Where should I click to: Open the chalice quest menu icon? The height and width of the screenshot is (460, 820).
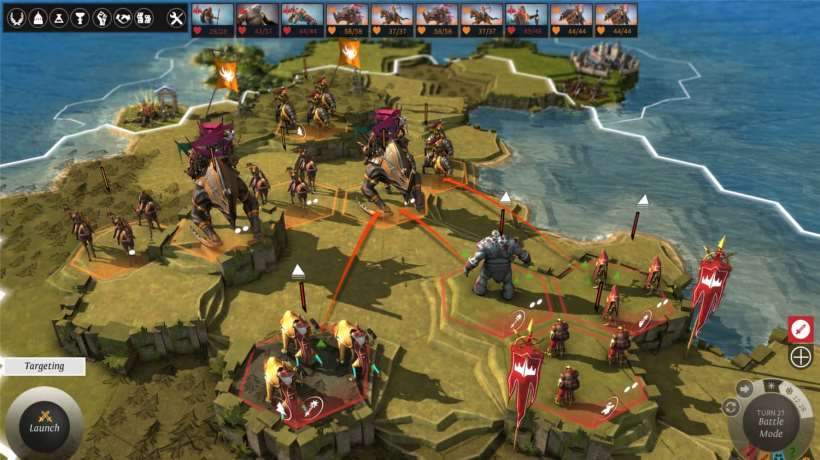79,18
